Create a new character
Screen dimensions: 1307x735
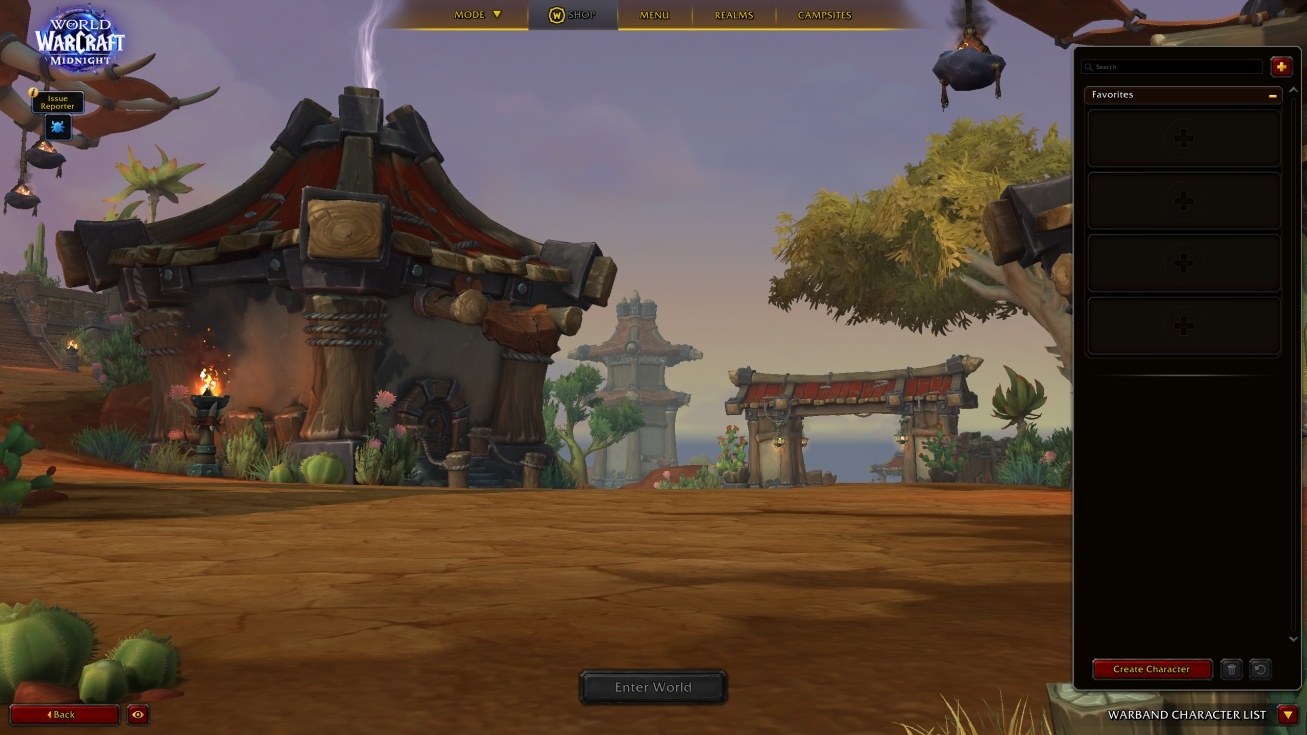coord(1151,669)
